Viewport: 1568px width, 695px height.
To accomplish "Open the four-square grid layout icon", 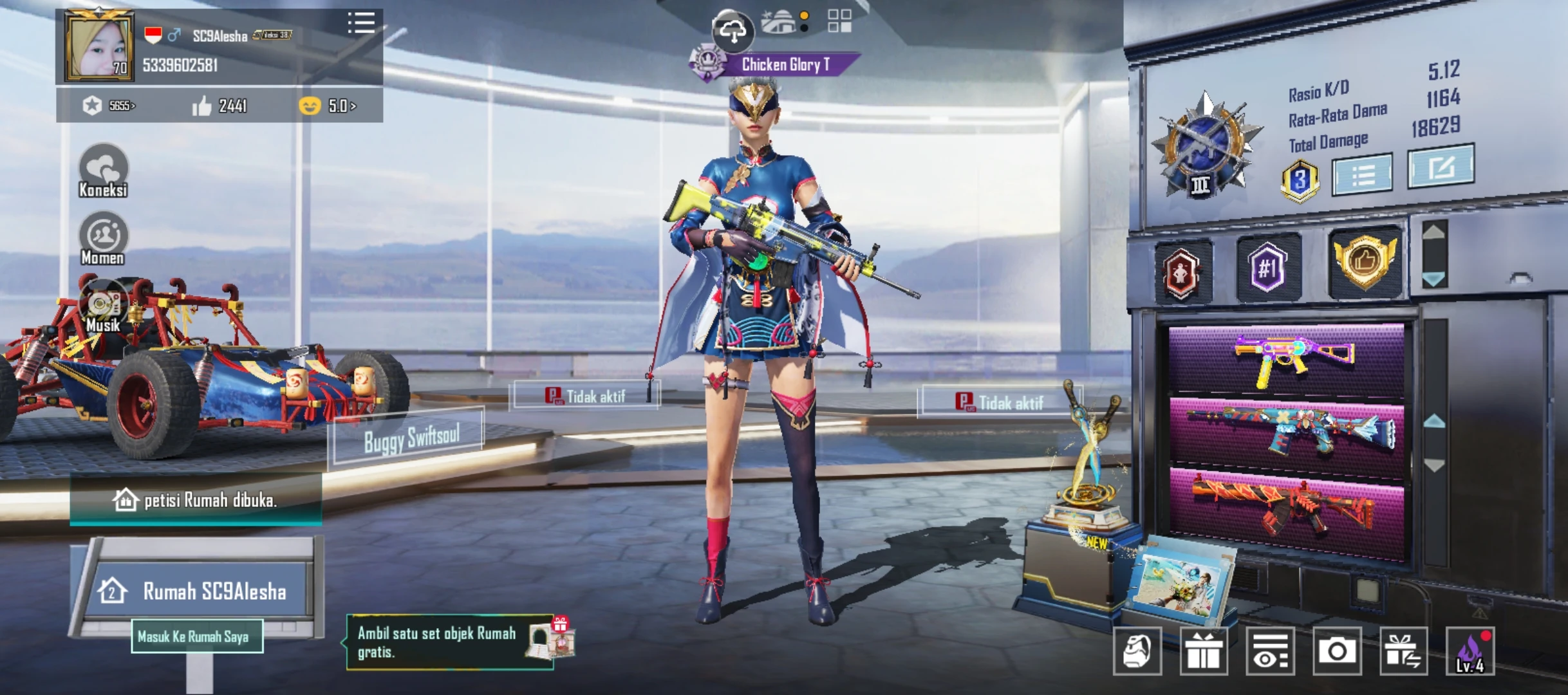I will (839, 21).
